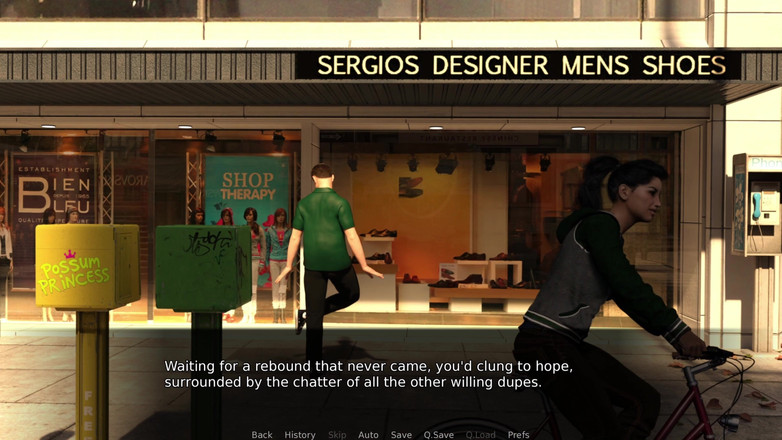Perform a quick save with Q.Save
This screenshot has height=440, width=782.
(x=438, y=435)
